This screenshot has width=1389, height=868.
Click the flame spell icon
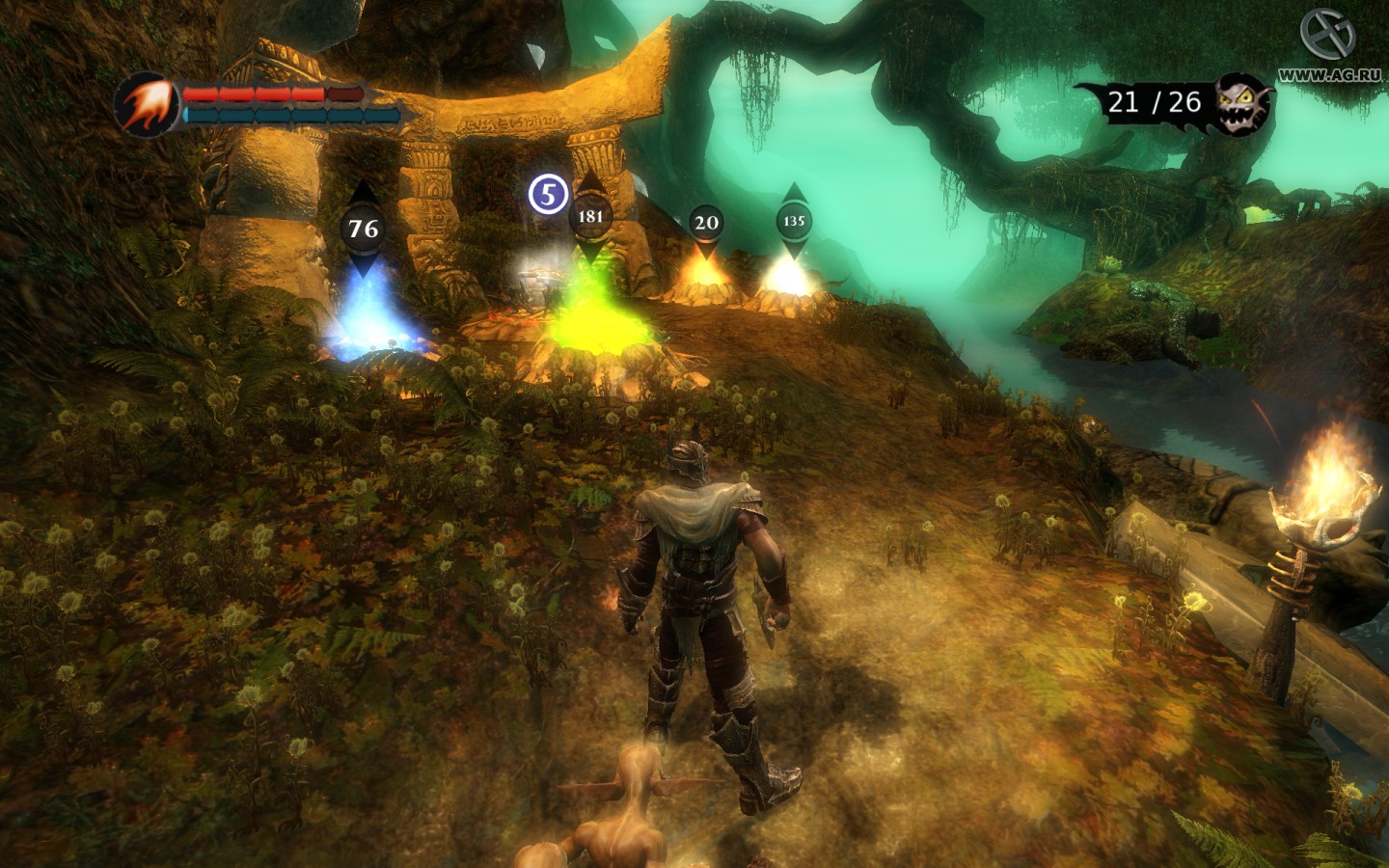point(148,104)
